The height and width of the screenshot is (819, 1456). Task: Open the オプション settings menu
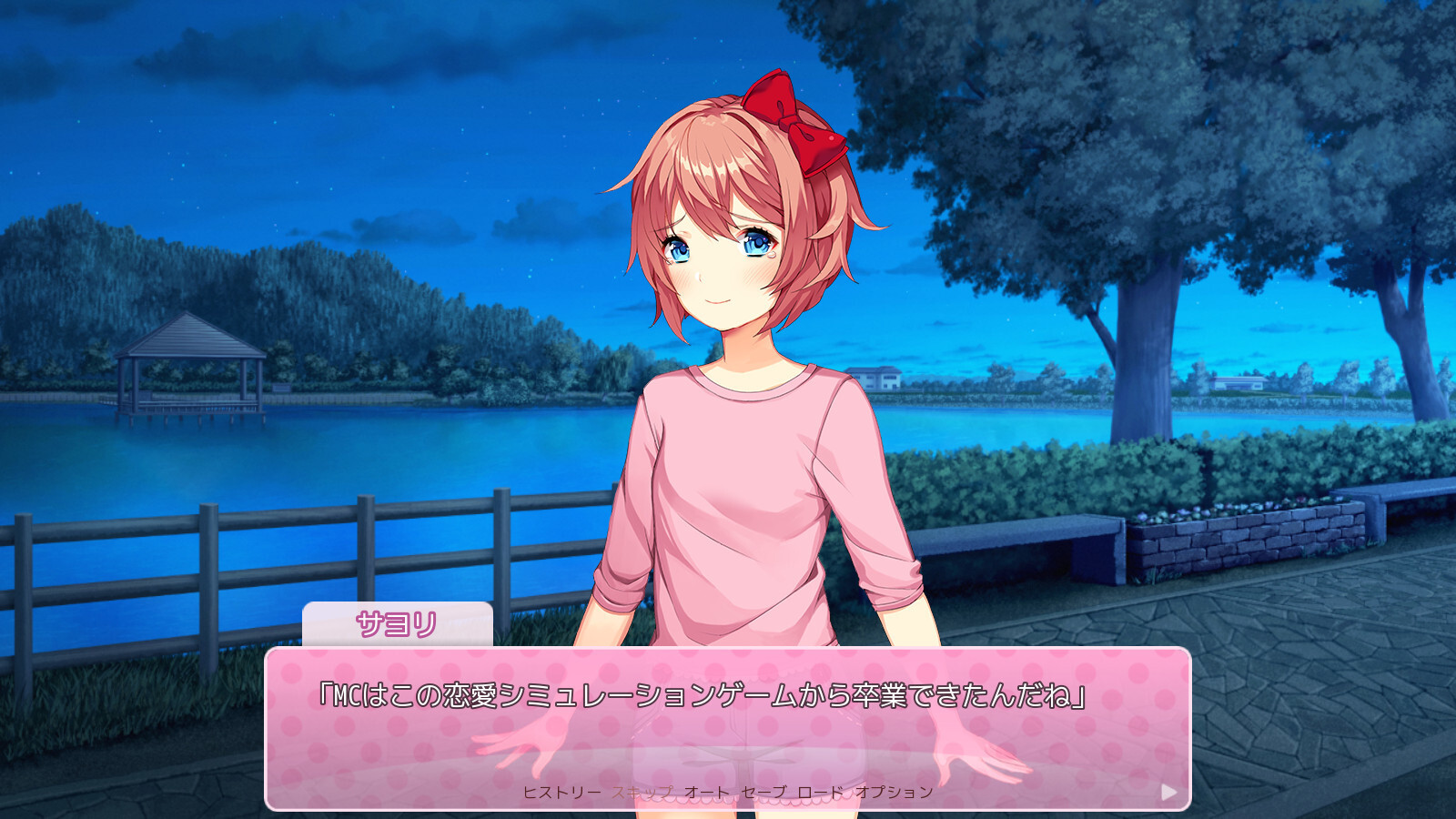coord(895,793)
